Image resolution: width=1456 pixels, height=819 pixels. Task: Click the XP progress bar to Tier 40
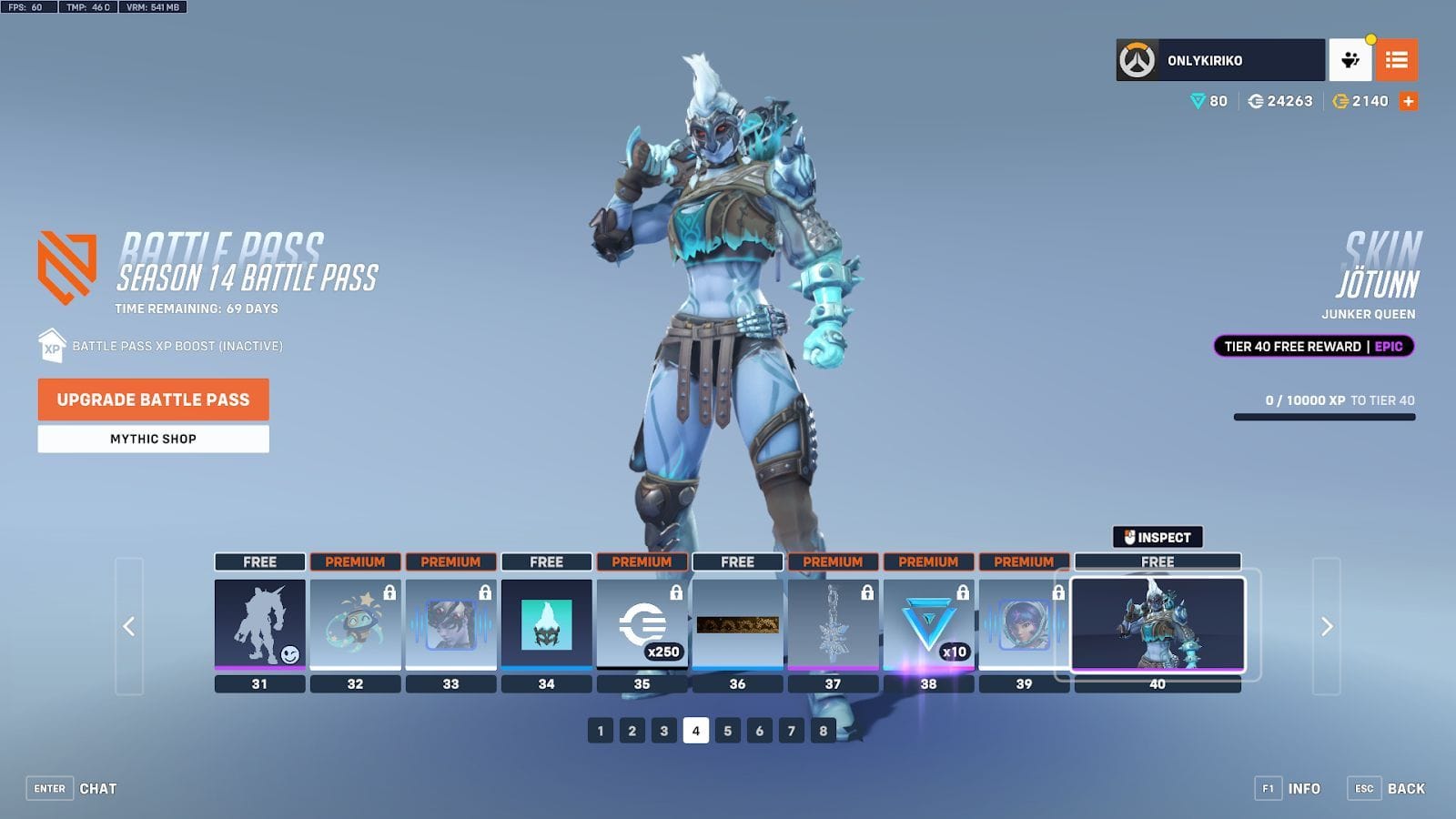pos(1324,415)
